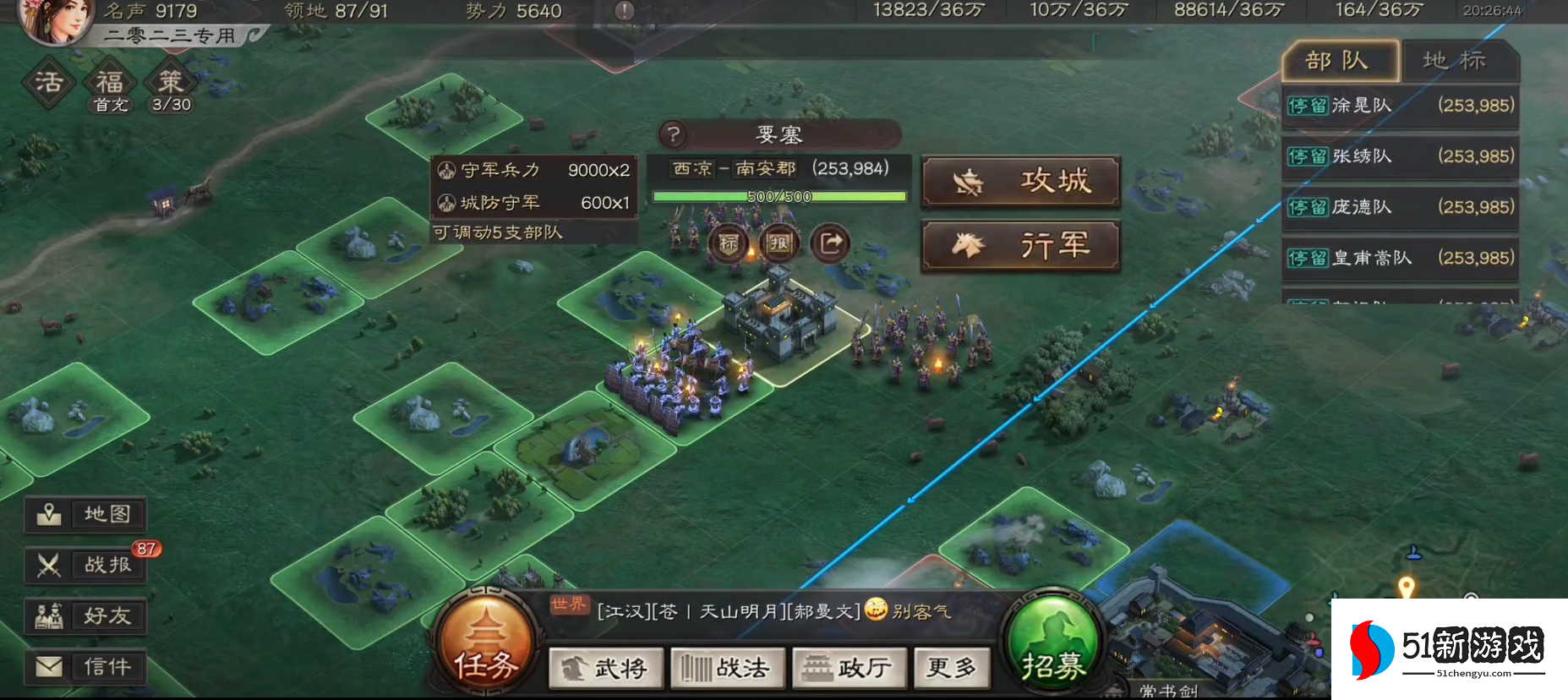Open the 地图 map panel
Screen dimensions: 1568x700
click(x=85, y=514)
